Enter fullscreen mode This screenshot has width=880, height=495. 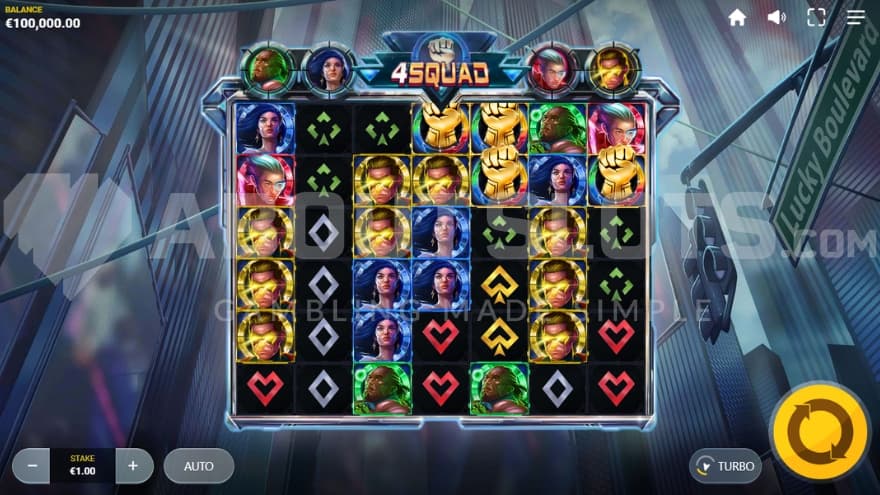816,17
